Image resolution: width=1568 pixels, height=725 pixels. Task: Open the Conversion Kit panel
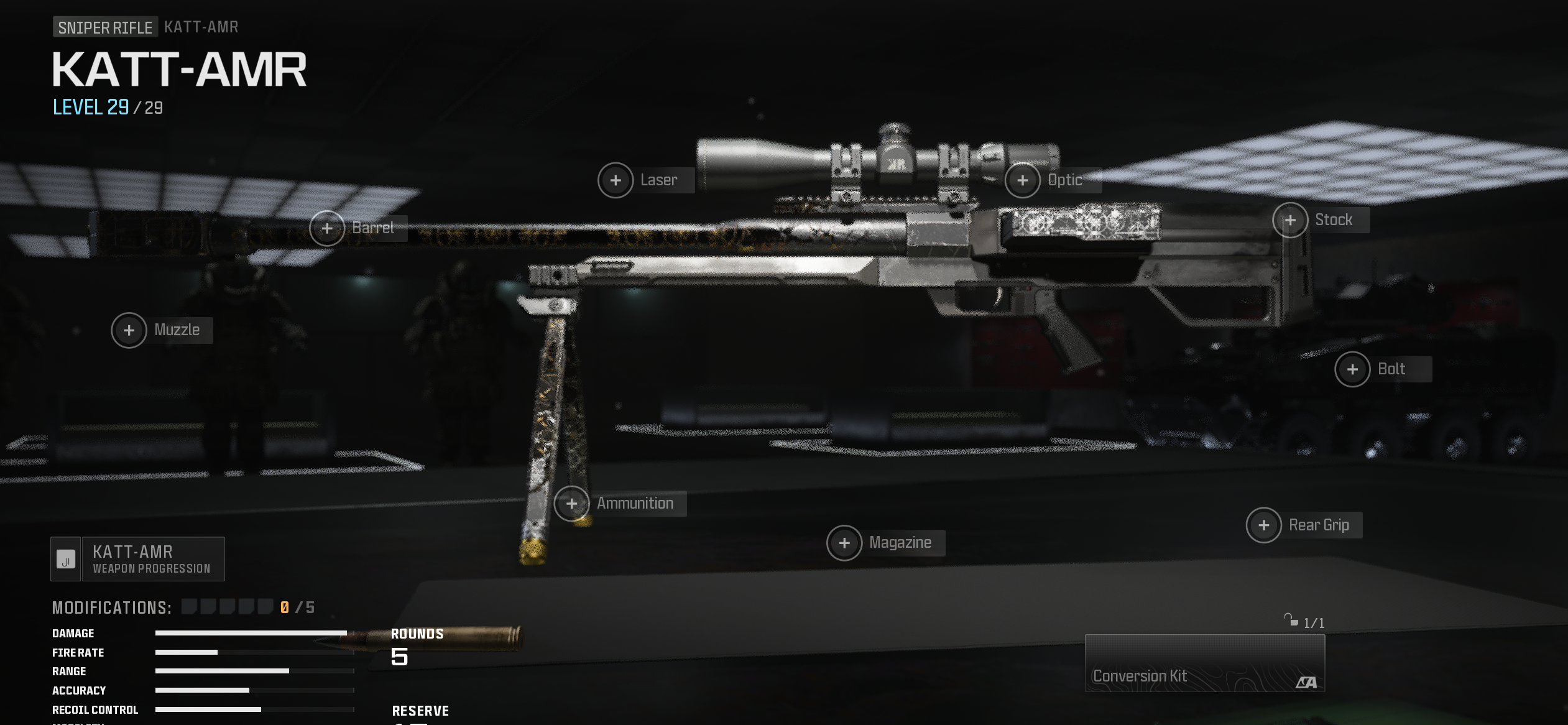click(x=1204, y=663)
